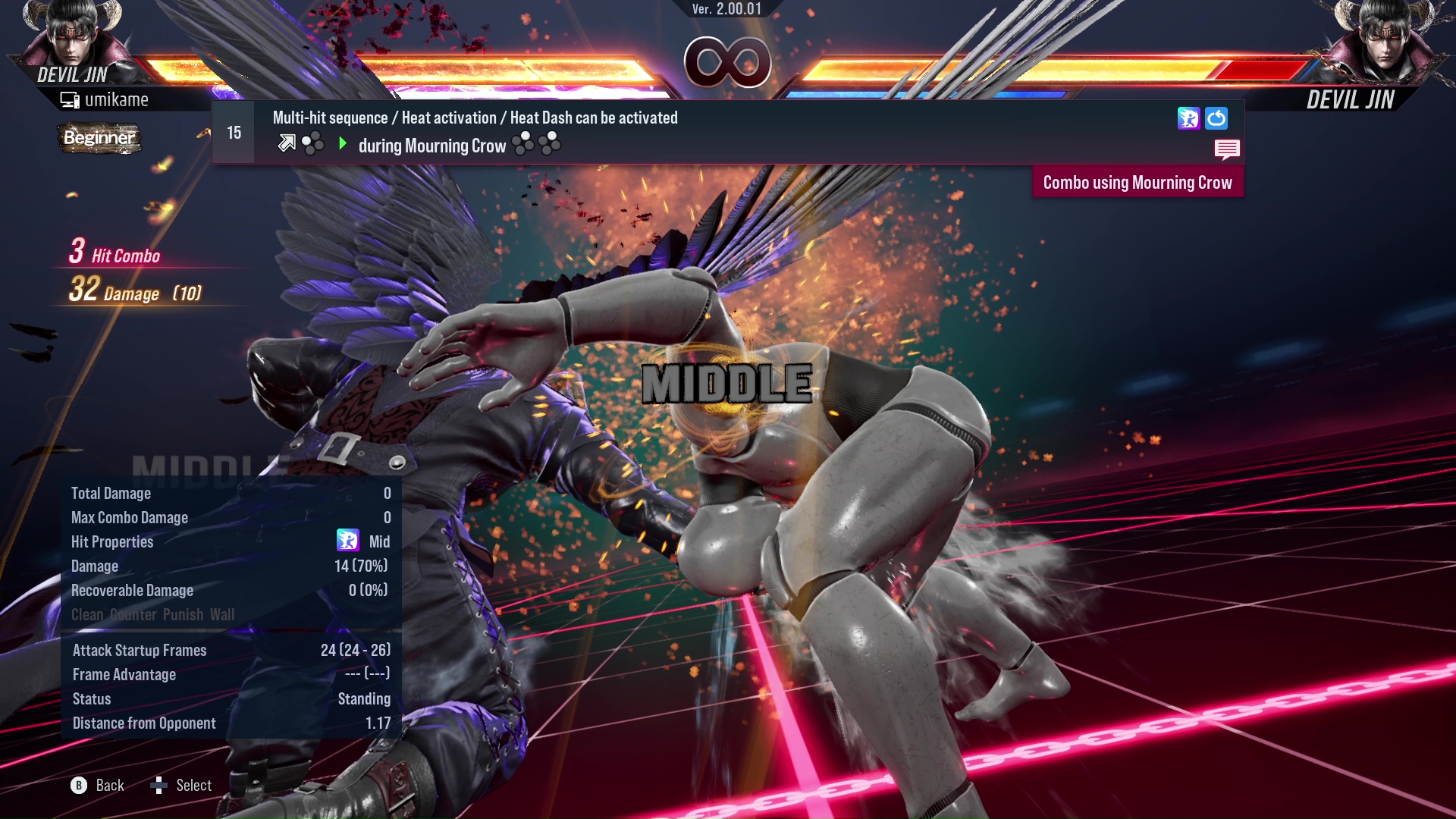The height and width of the screenshot is (819, 1456).
Task: Click the Heat activation icon in the instruction bar
Action: 1189,118
